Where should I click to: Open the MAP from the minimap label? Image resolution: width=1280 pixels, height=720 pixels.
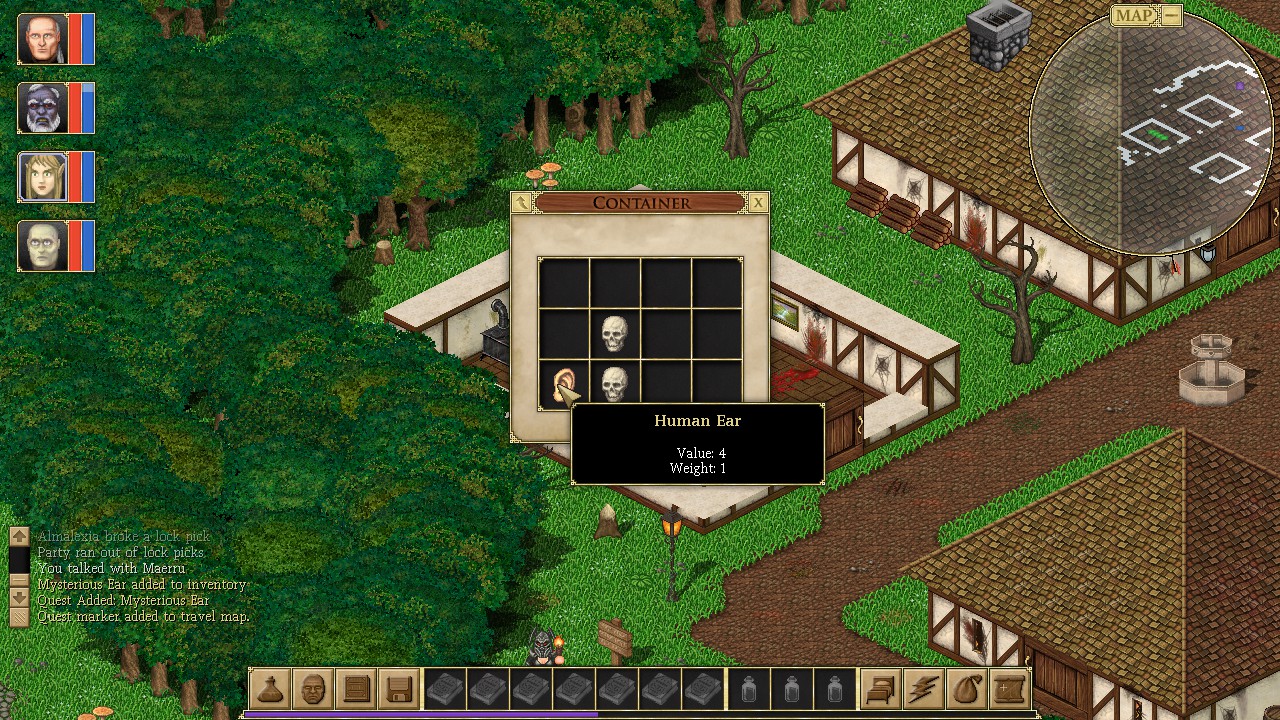coord(1134,15)
